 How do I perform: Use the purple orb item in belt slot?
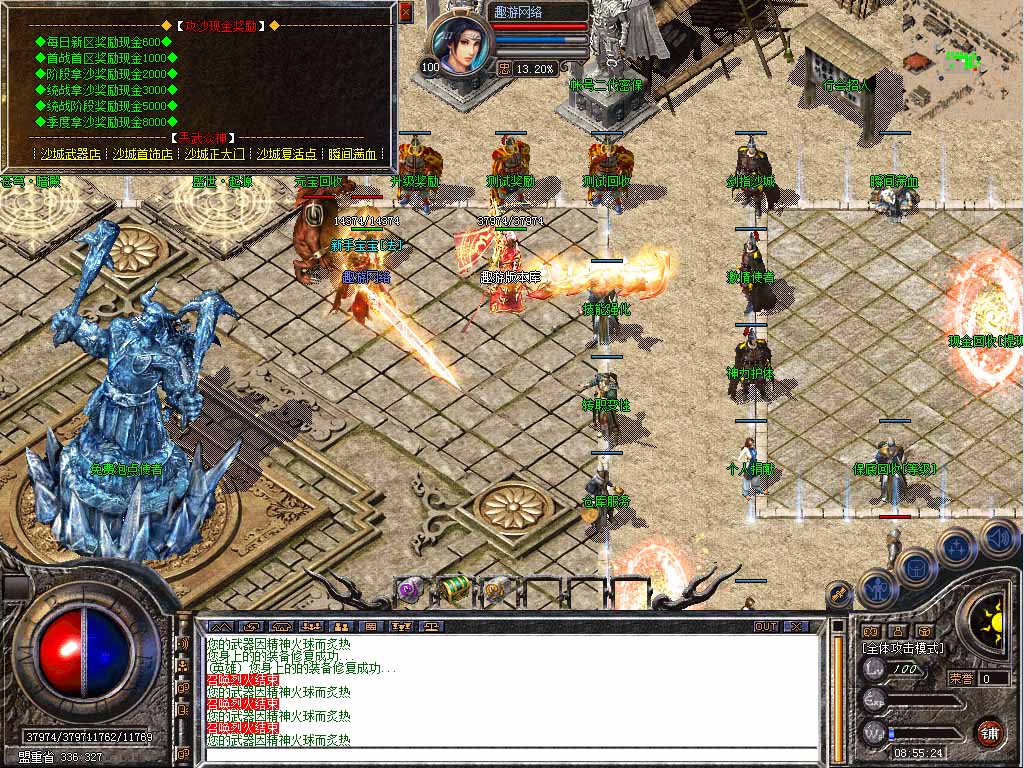(x=409, y=588)
